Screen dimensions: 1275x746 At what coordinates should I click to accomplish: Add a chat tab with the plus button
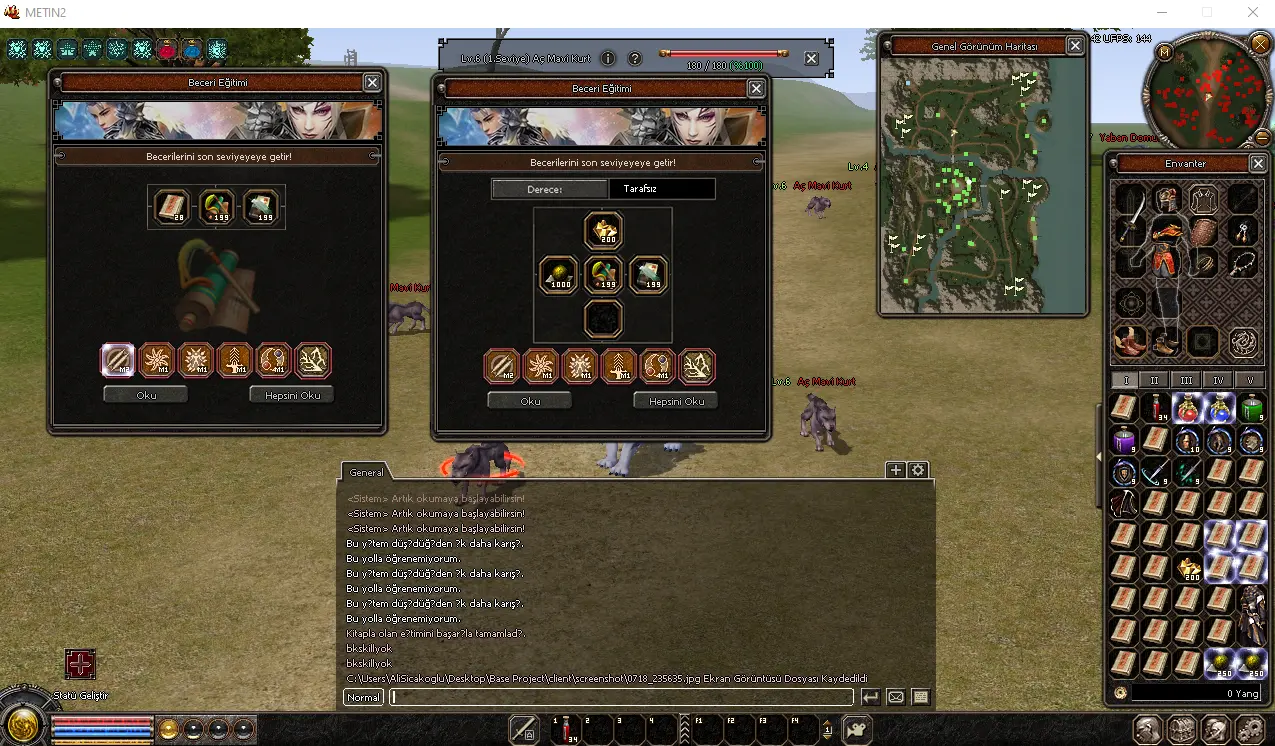click(x=896, y=470)
